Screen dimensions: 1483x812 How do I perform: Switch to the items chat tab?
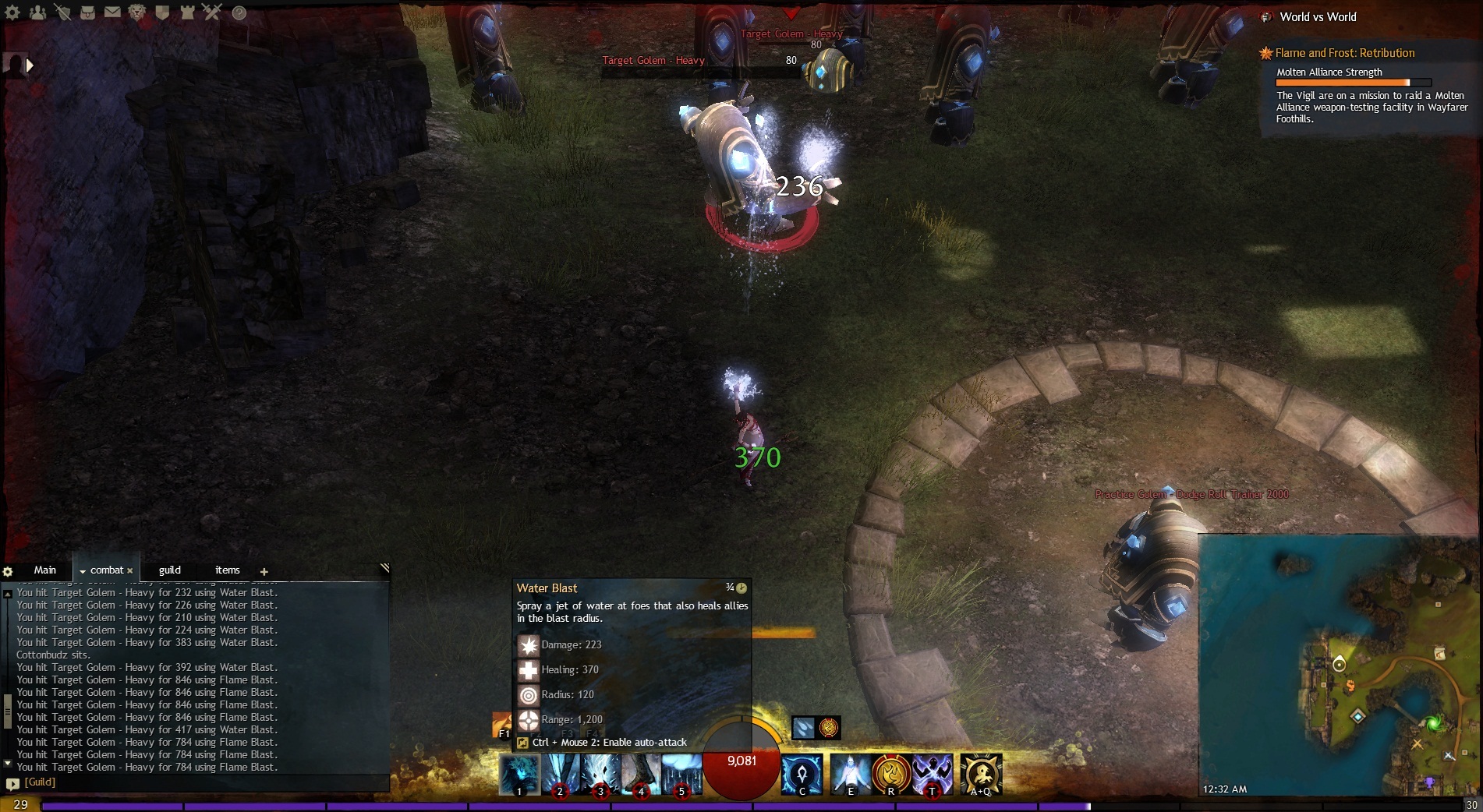coord(227,570)
